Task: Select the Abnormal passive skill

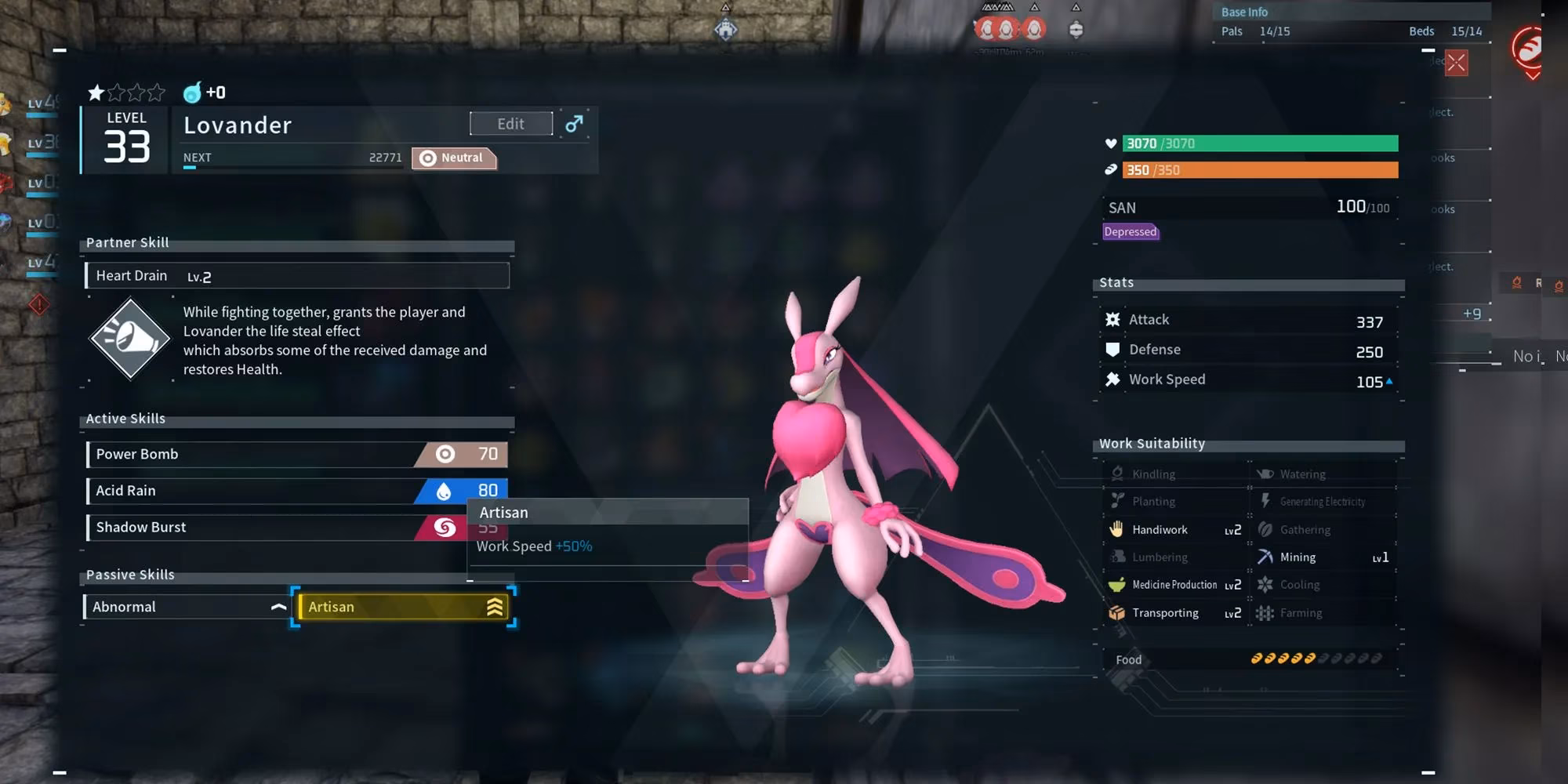Action: (186, 607)
